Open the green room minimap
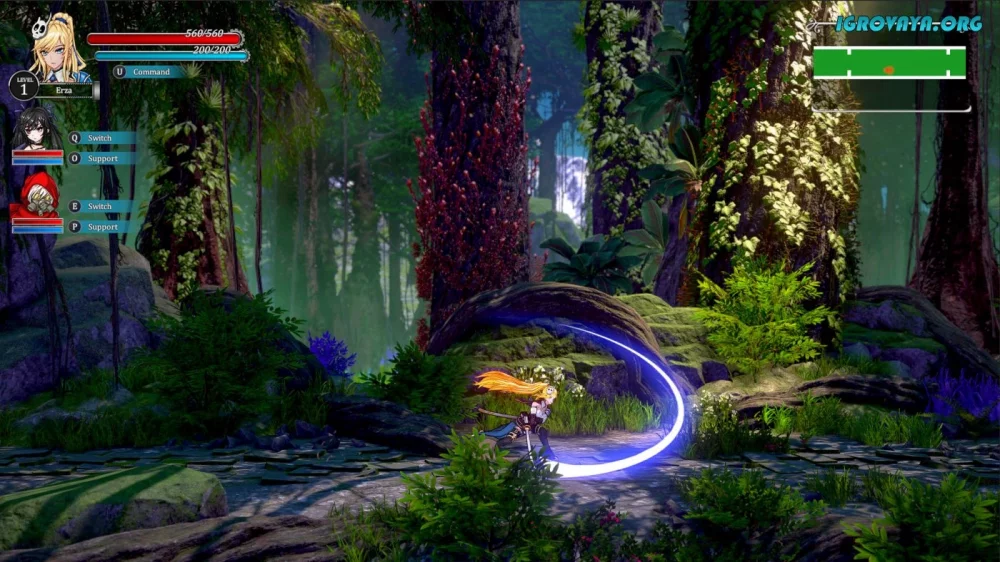Screen dimensions: 1000x562 [889, 63]
